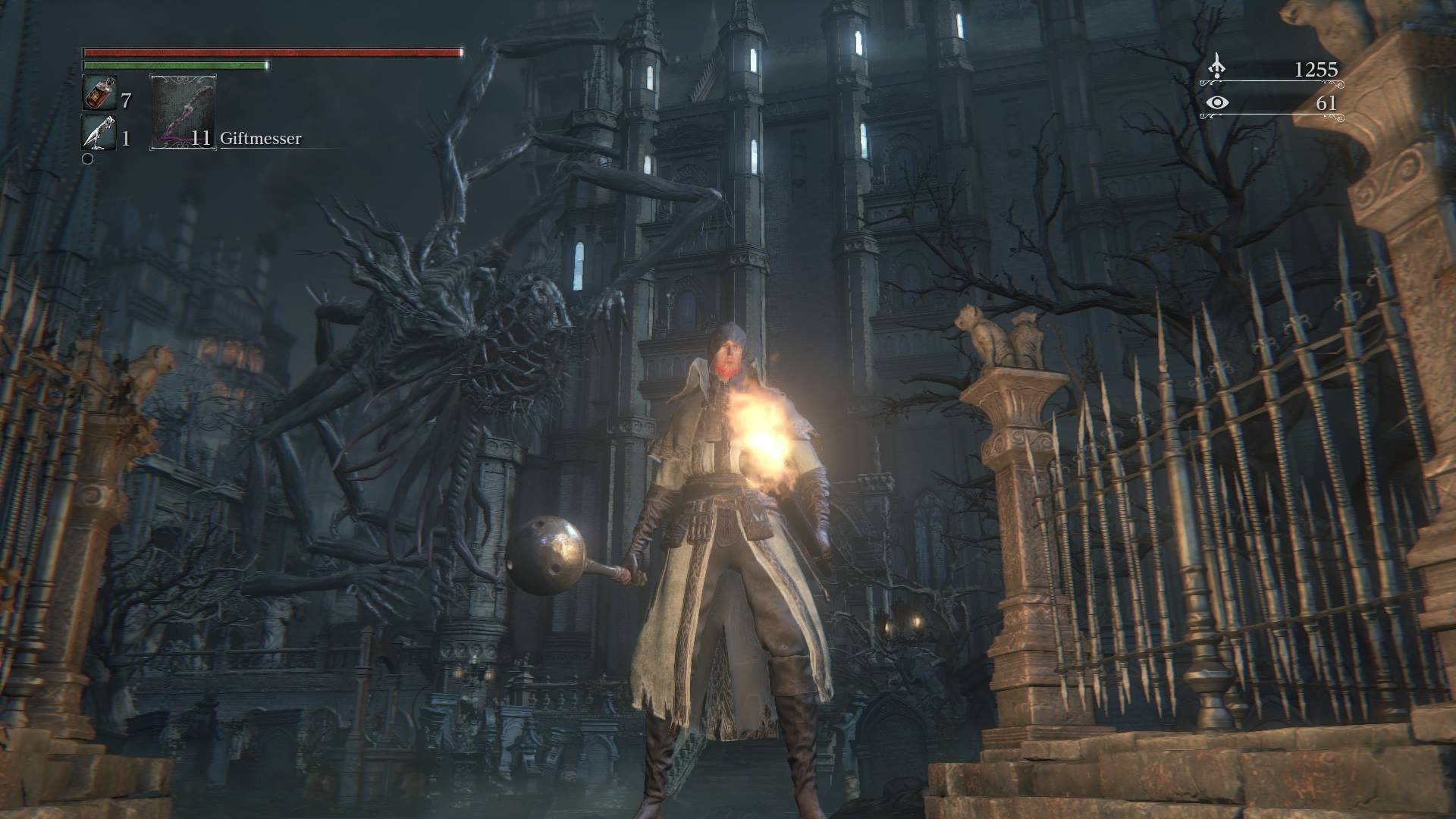Viewport: 1456px width, 819px height.
Task: Select the Blood Vial quantity number 7
Action: 126,99
